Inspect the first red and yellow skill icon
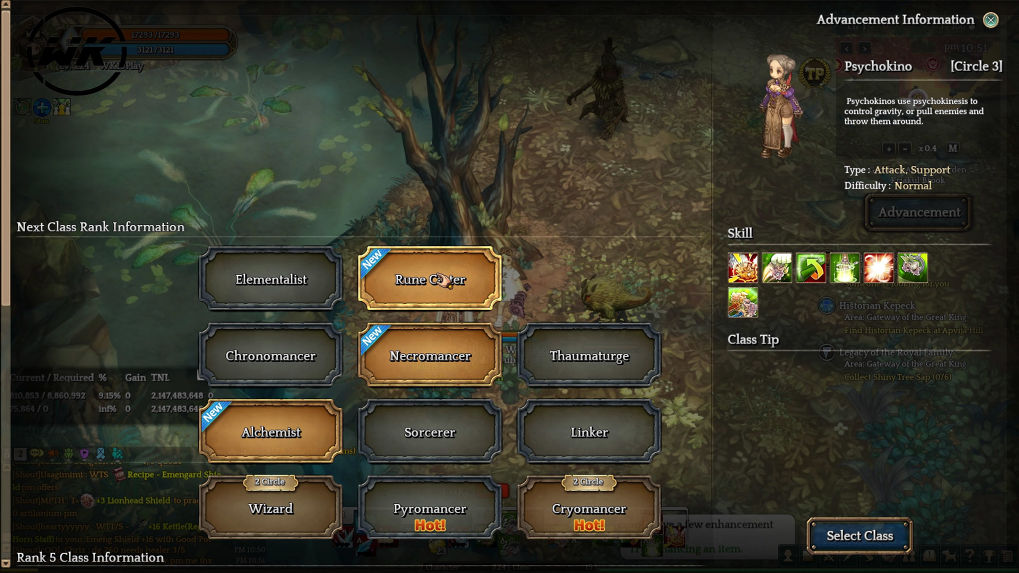 [743, 268]
